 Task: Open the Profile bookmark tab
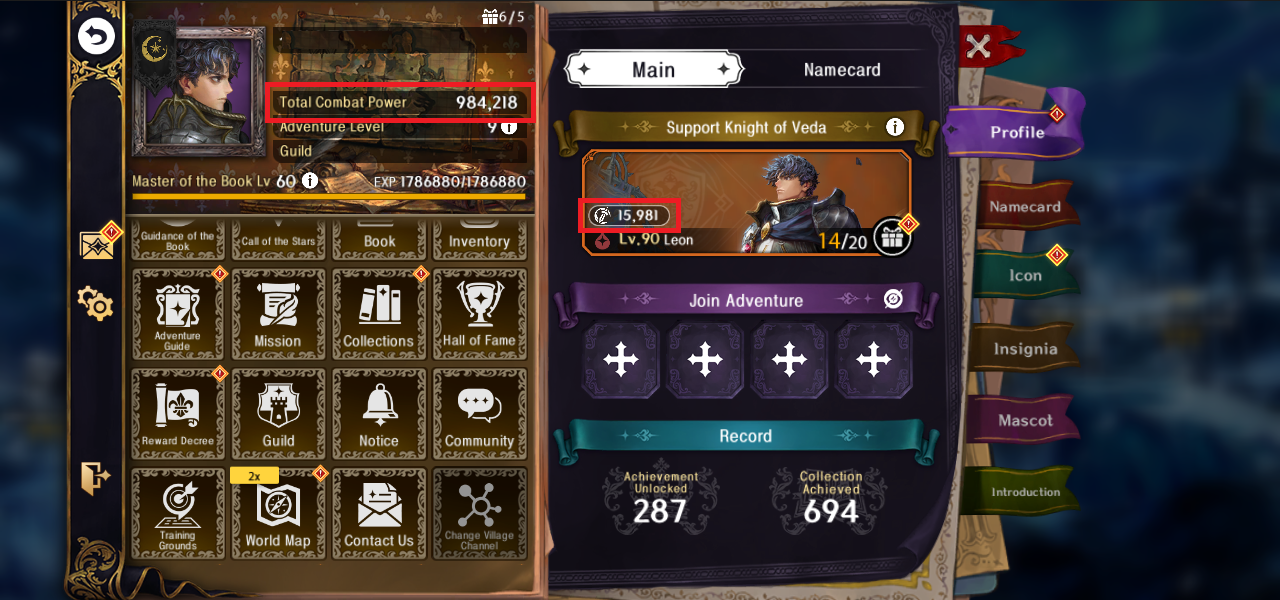[1016, 132]
